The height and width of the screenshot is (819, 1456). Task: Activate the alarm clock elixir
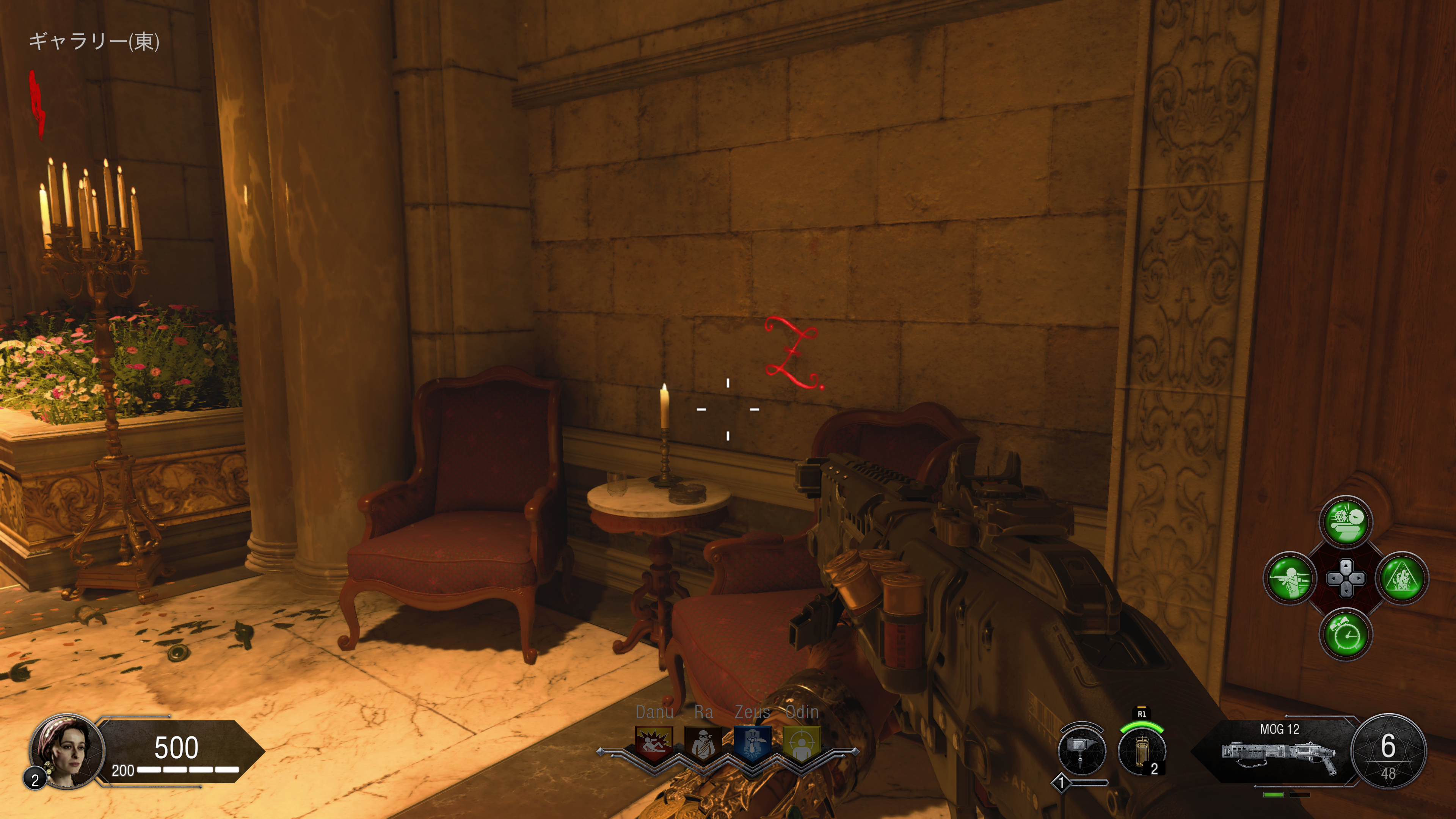(1346, 634)
